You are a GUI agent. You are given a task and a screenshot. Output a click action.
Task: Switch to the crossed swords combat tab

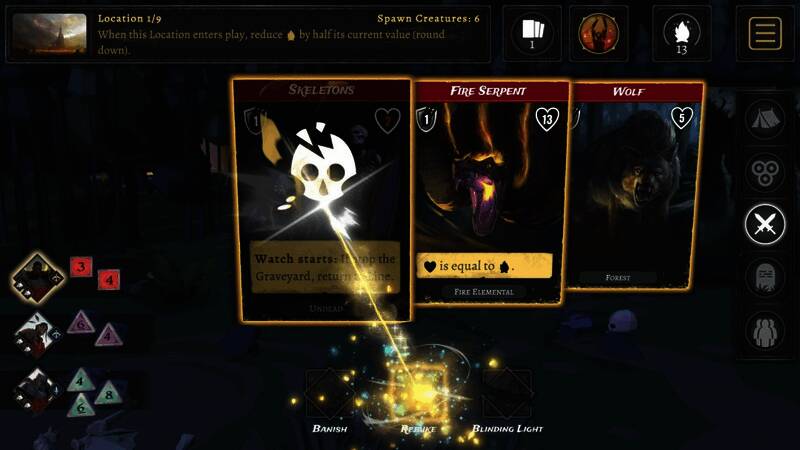[765, 224]
